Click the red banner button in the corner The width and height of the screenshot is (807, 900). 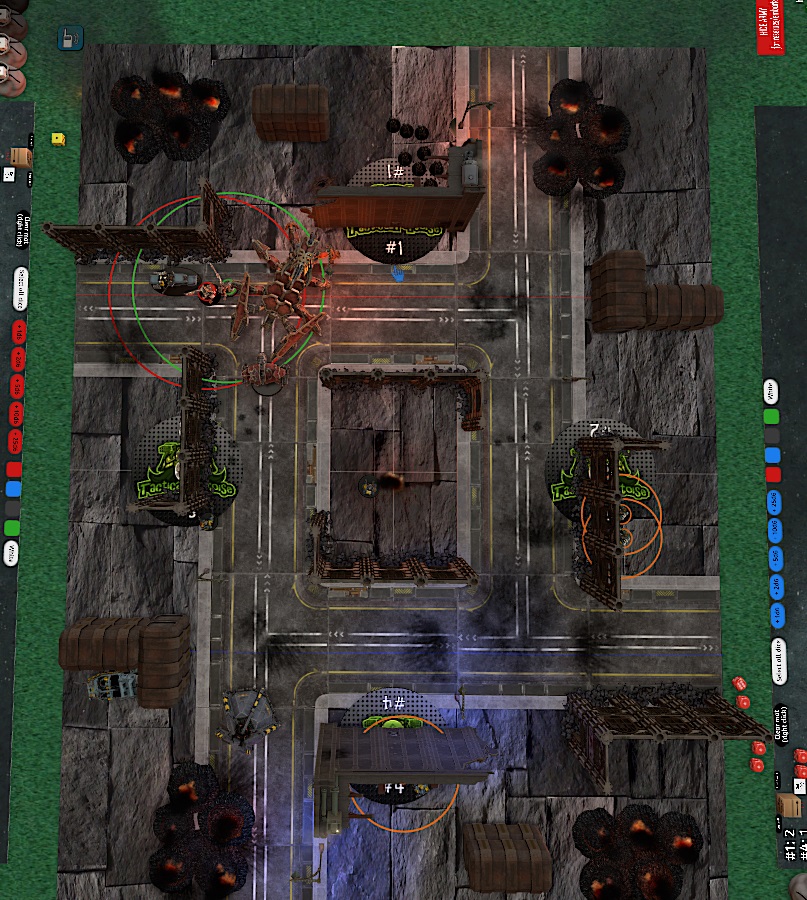pos(771,27)
